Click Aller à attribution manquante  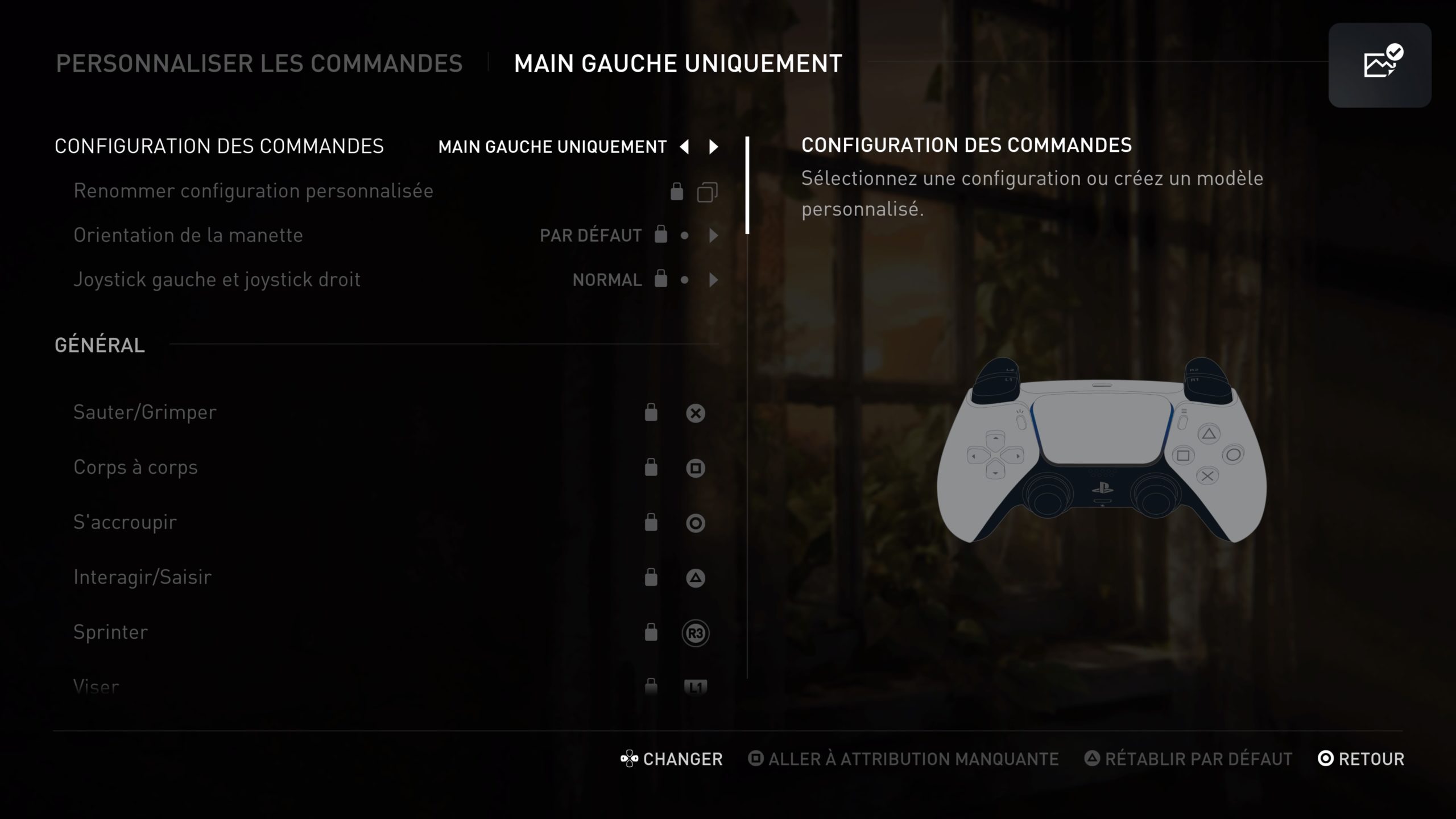903,759
